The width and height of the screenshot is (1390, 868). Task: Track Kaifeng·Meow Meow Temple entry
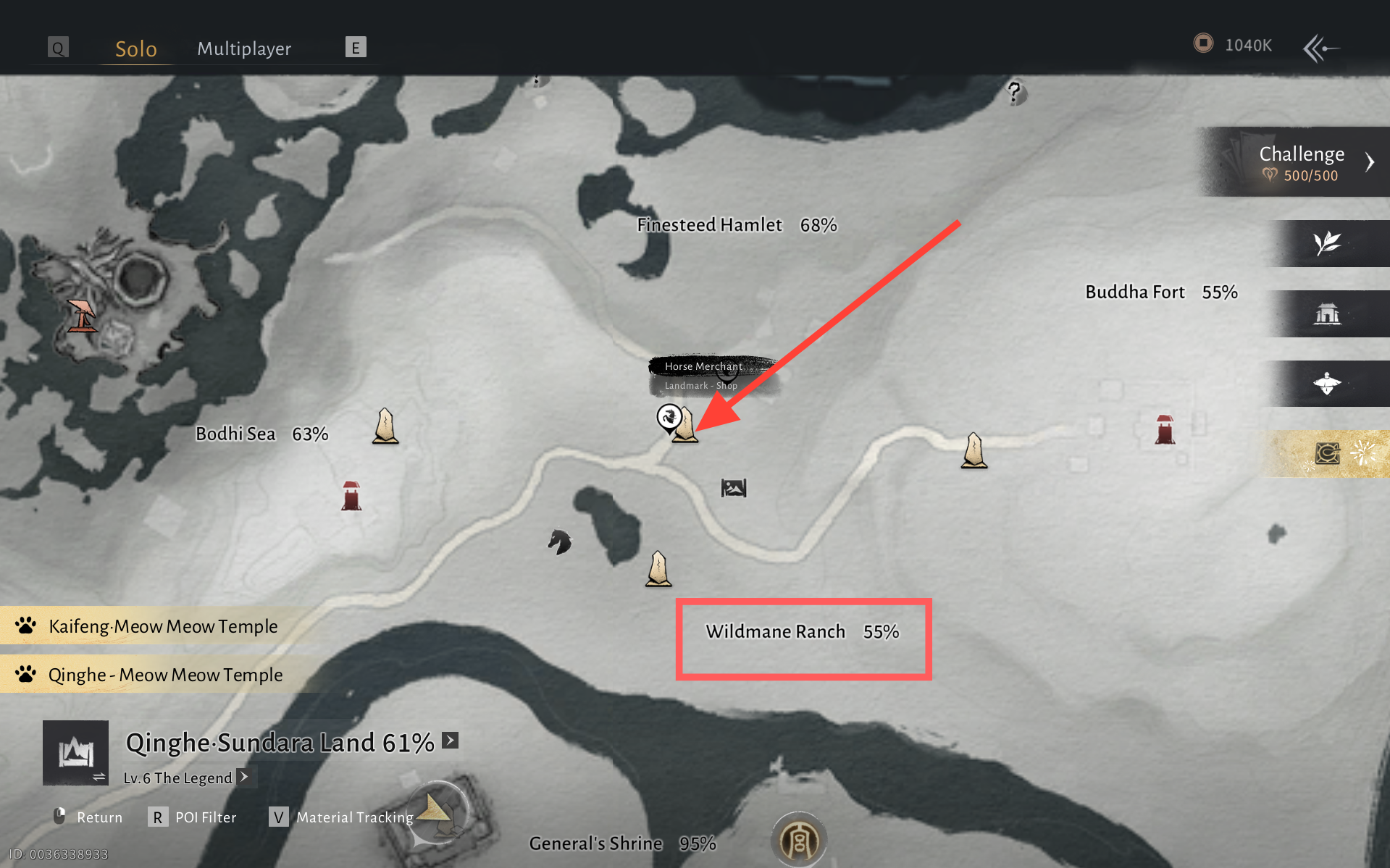[163, 626]
